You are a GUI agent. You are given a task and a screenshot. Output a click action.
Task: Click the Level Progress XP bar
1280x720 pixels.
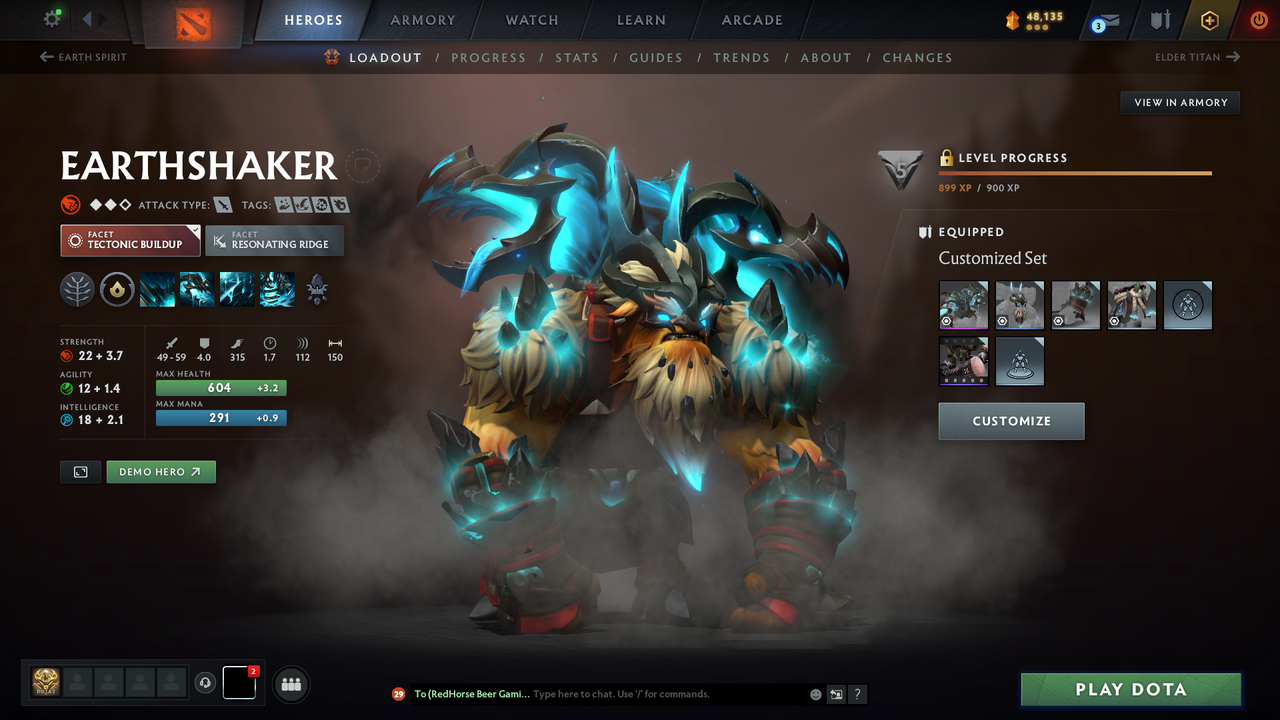[x=1075, y=171]
